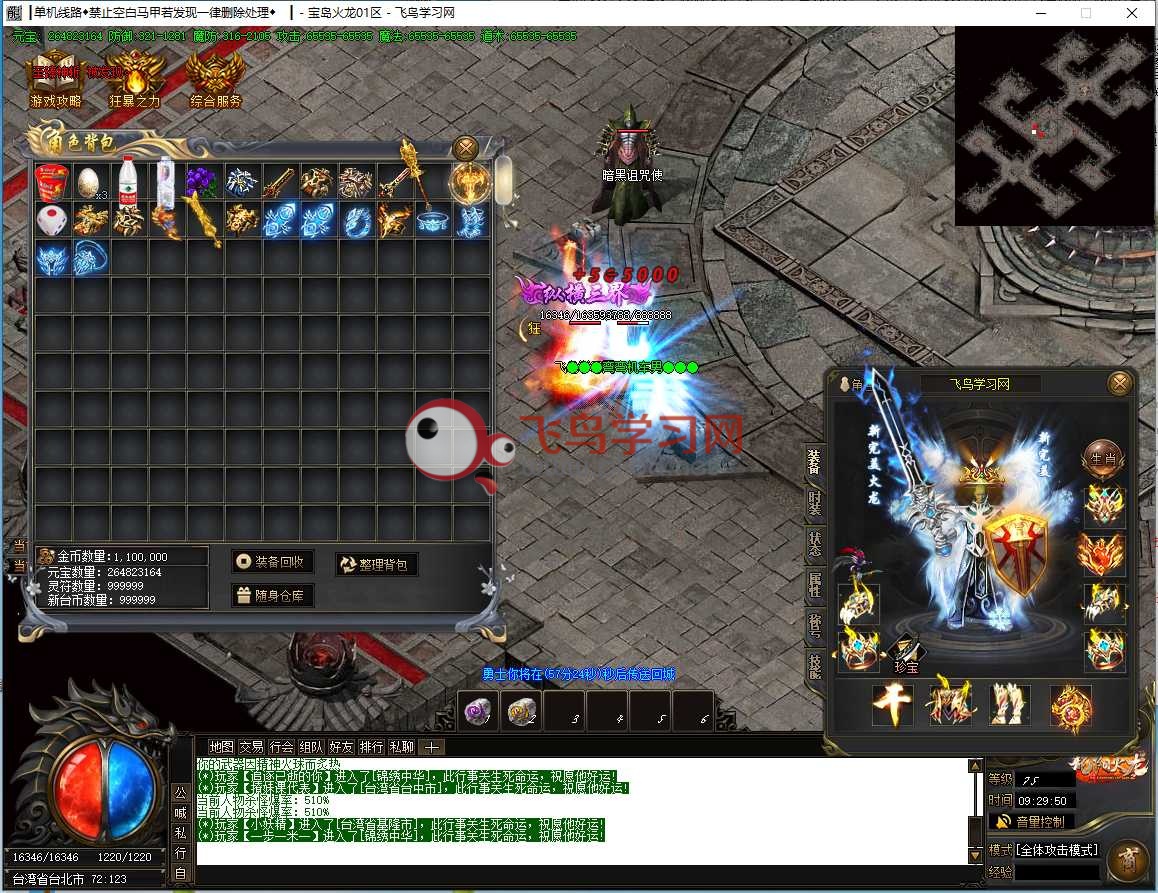Close the character equipment panel
The width and height of the screenshot is (1158, 893).
[x=1120, y=383]
